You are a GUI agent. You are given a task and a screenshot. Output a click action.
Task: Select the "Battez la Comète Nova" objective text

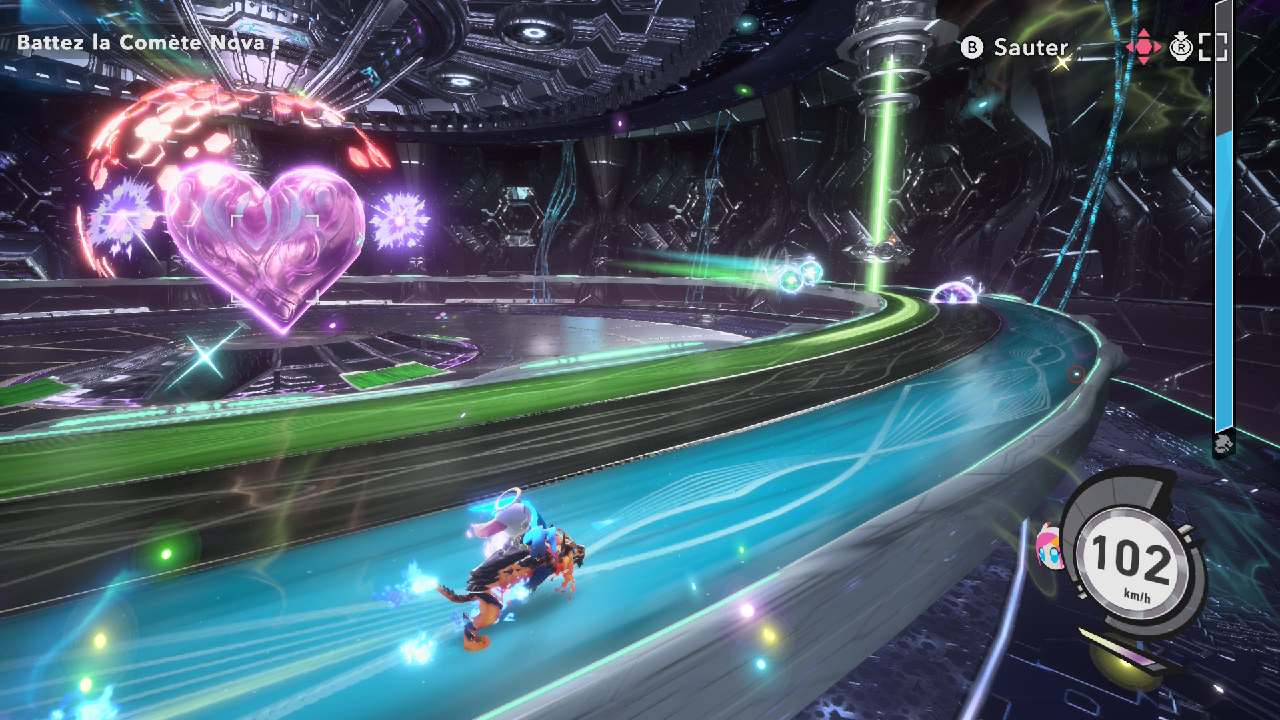click(x=147, y=43)
